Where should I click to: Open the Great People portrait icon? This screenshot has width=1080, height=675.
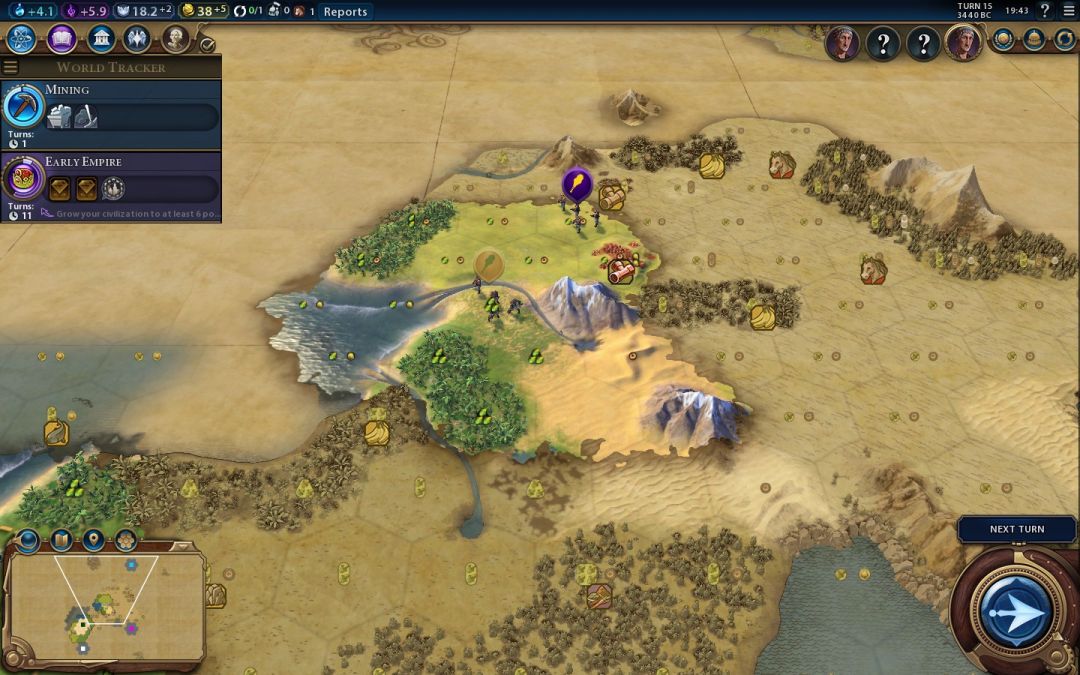pyautogui.click(x=176, y=39)
